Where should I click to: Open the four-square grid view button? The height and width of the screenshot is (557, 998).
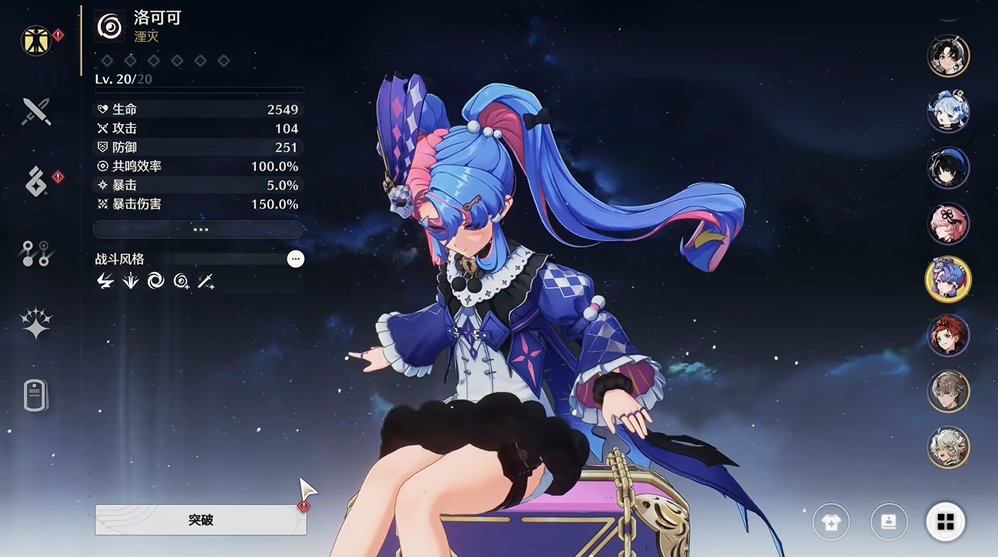[x=945, y=521]
